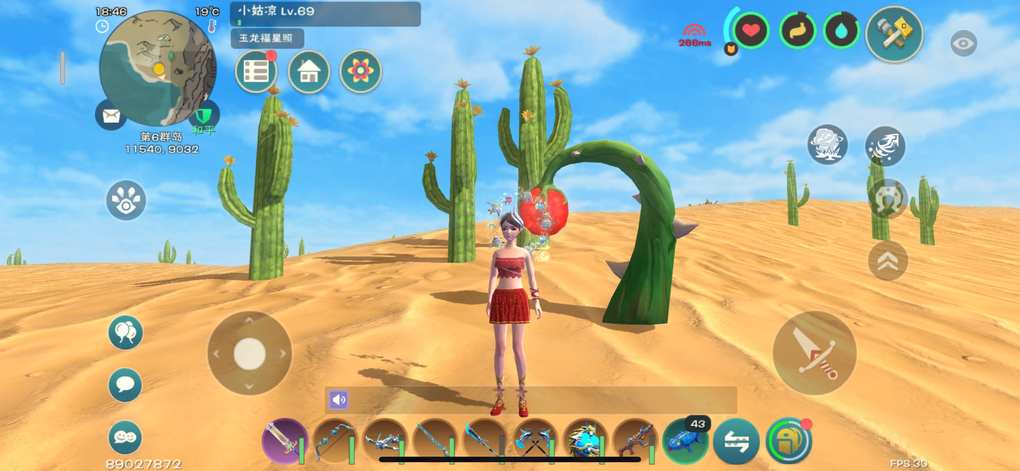1020x471 pixels.
Task: Select the bow weapon hotbar slot
Action: pyautogui.click(x=334, y=440)
